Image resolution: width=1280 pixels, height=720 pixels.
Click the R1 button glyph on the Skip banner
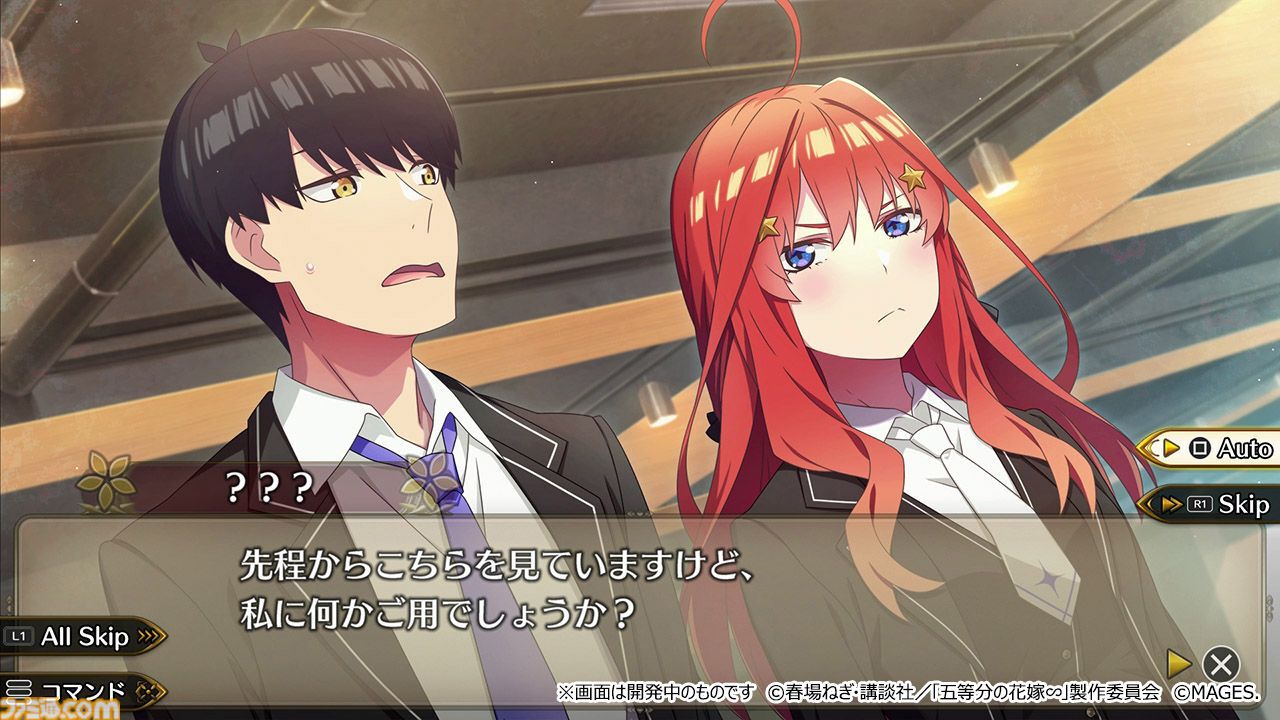[1200, 503]
